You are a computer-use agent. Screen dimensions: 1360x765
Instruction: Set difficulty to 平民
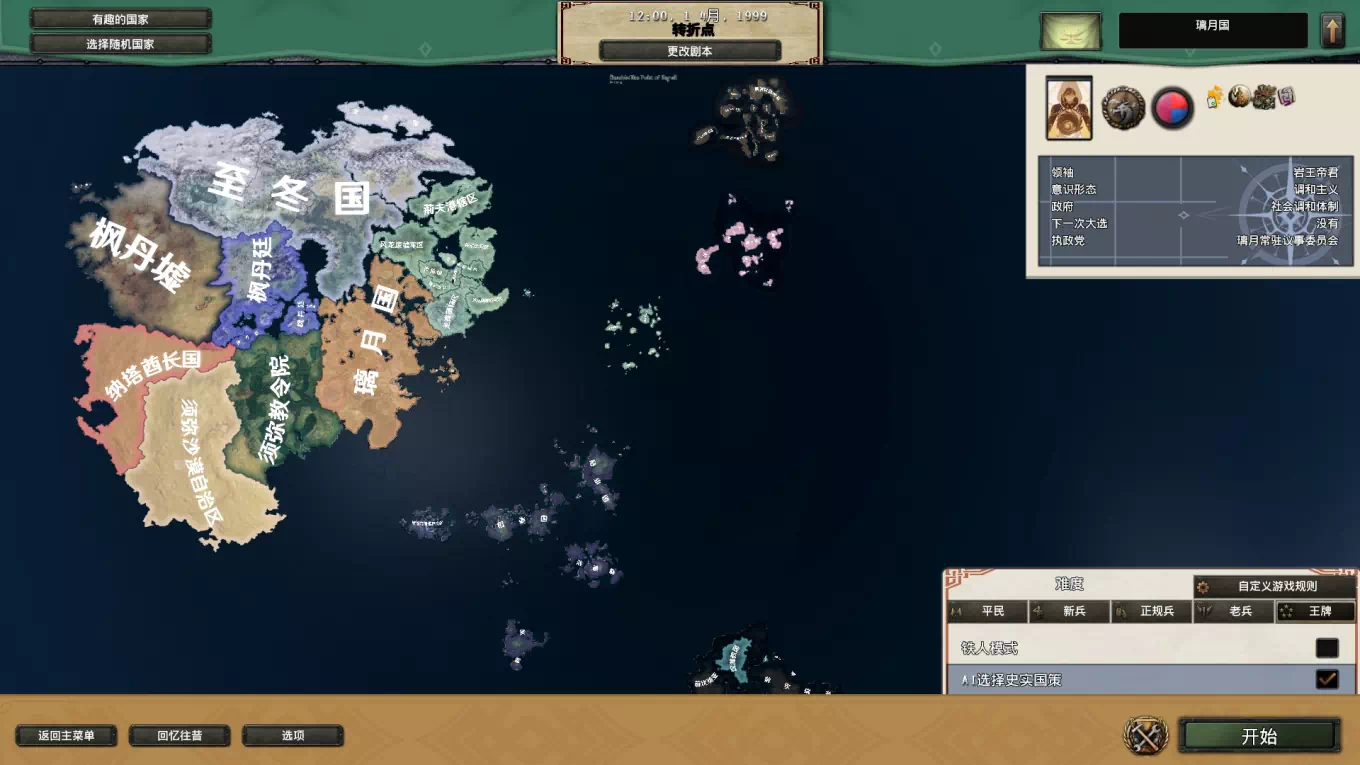click(x=988, y=611)
